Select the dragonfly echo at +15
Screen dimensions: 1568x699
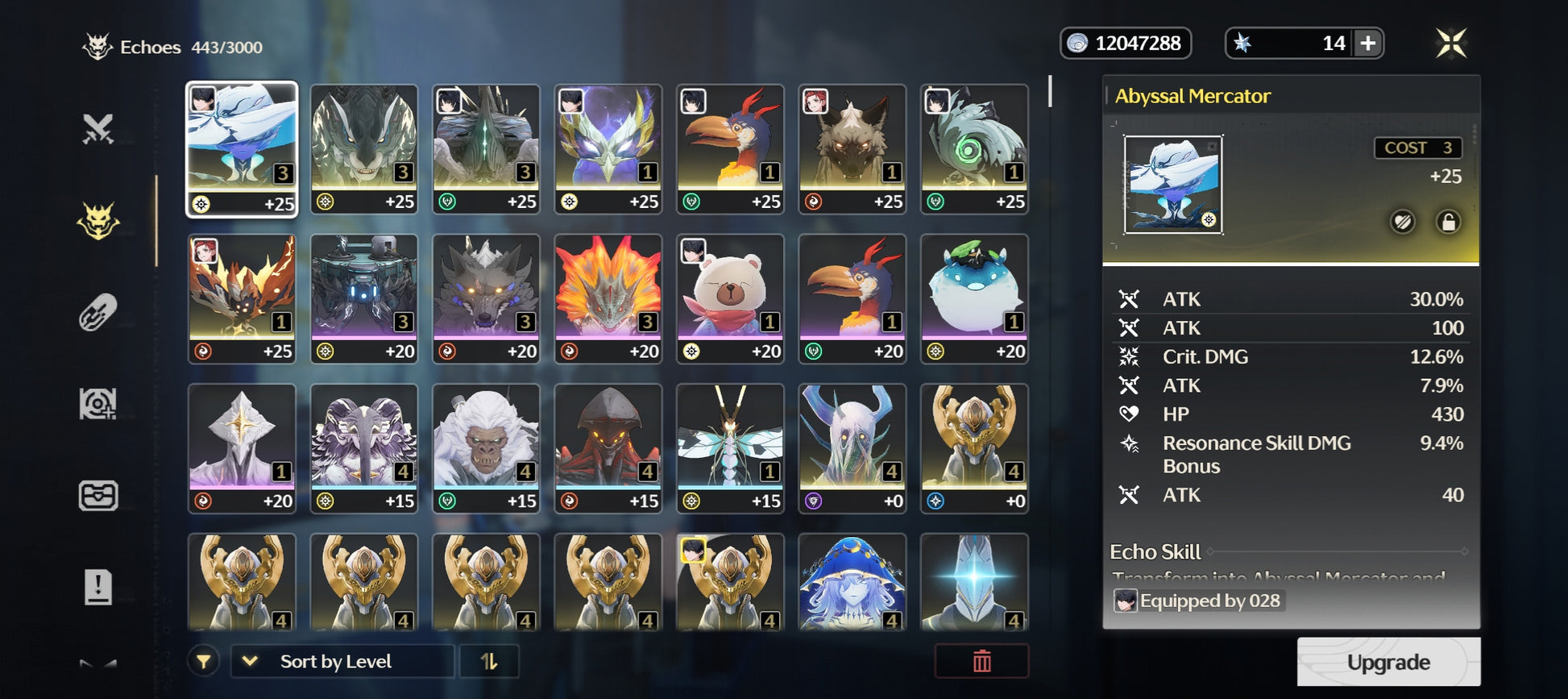coord(730,447)
